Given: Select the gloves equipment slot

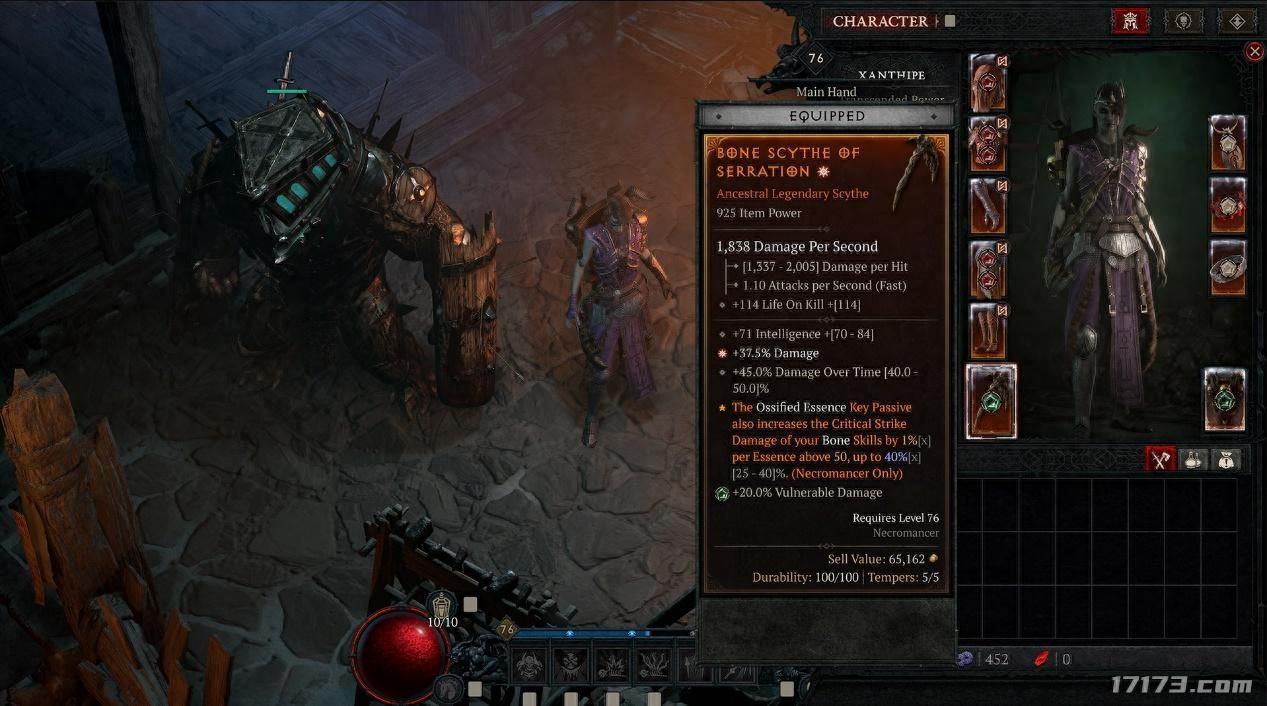Looking at the screenshot, I should coord(988,206).
